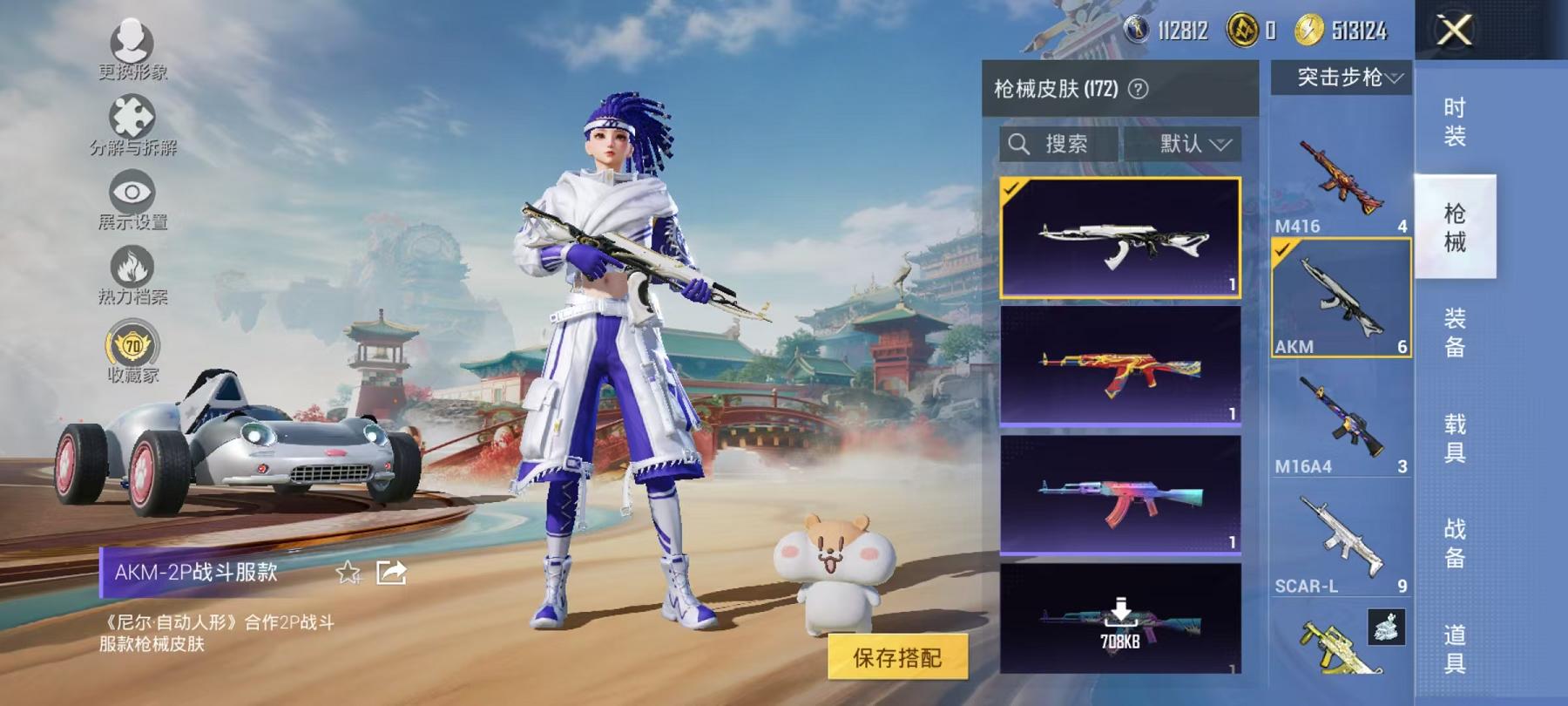Screen dimensions: 1568x706
Task: Click the magnifier search icon
Action: 1017,144
